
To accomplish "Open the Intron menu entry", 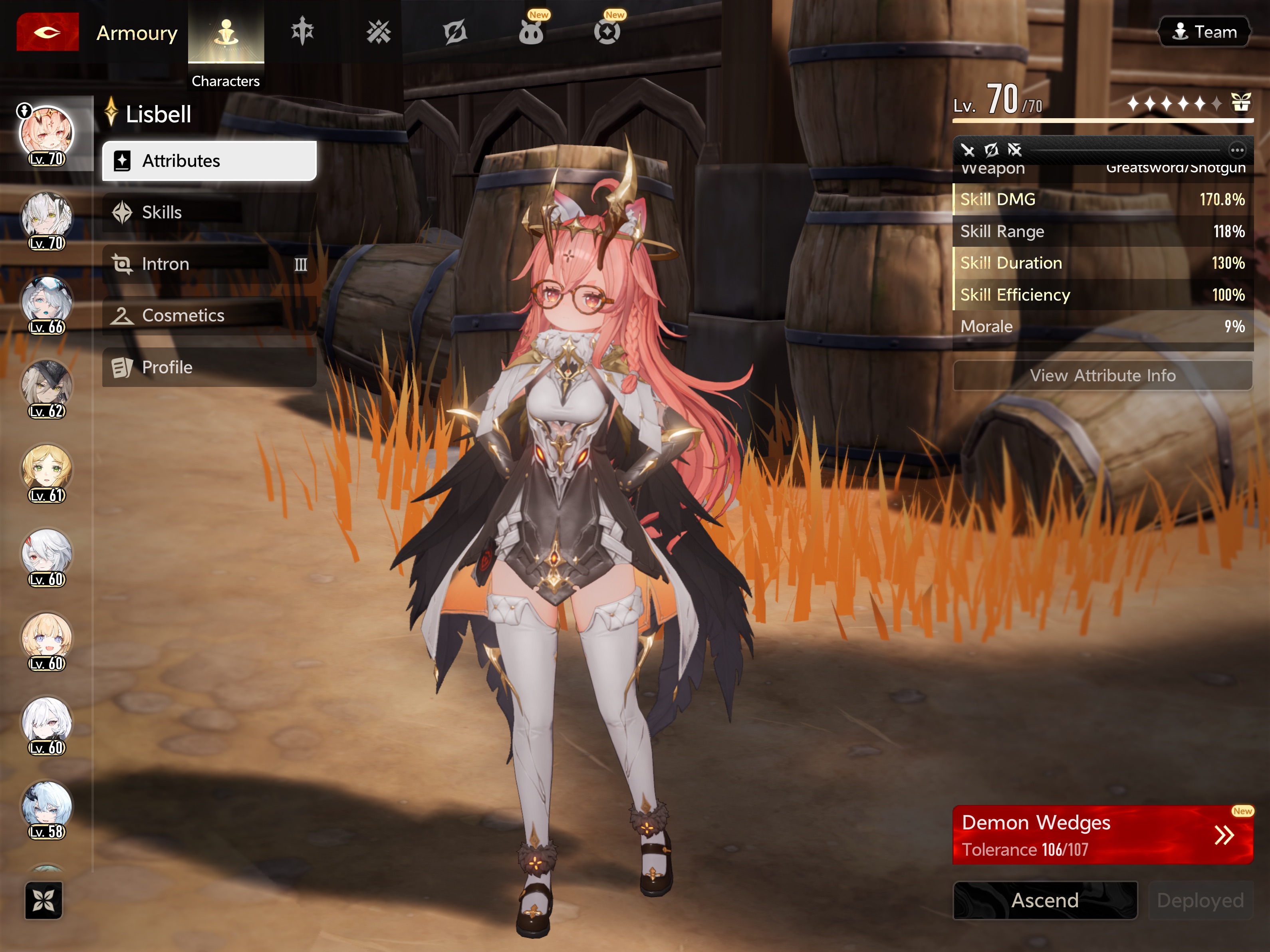I will [209, 264].
